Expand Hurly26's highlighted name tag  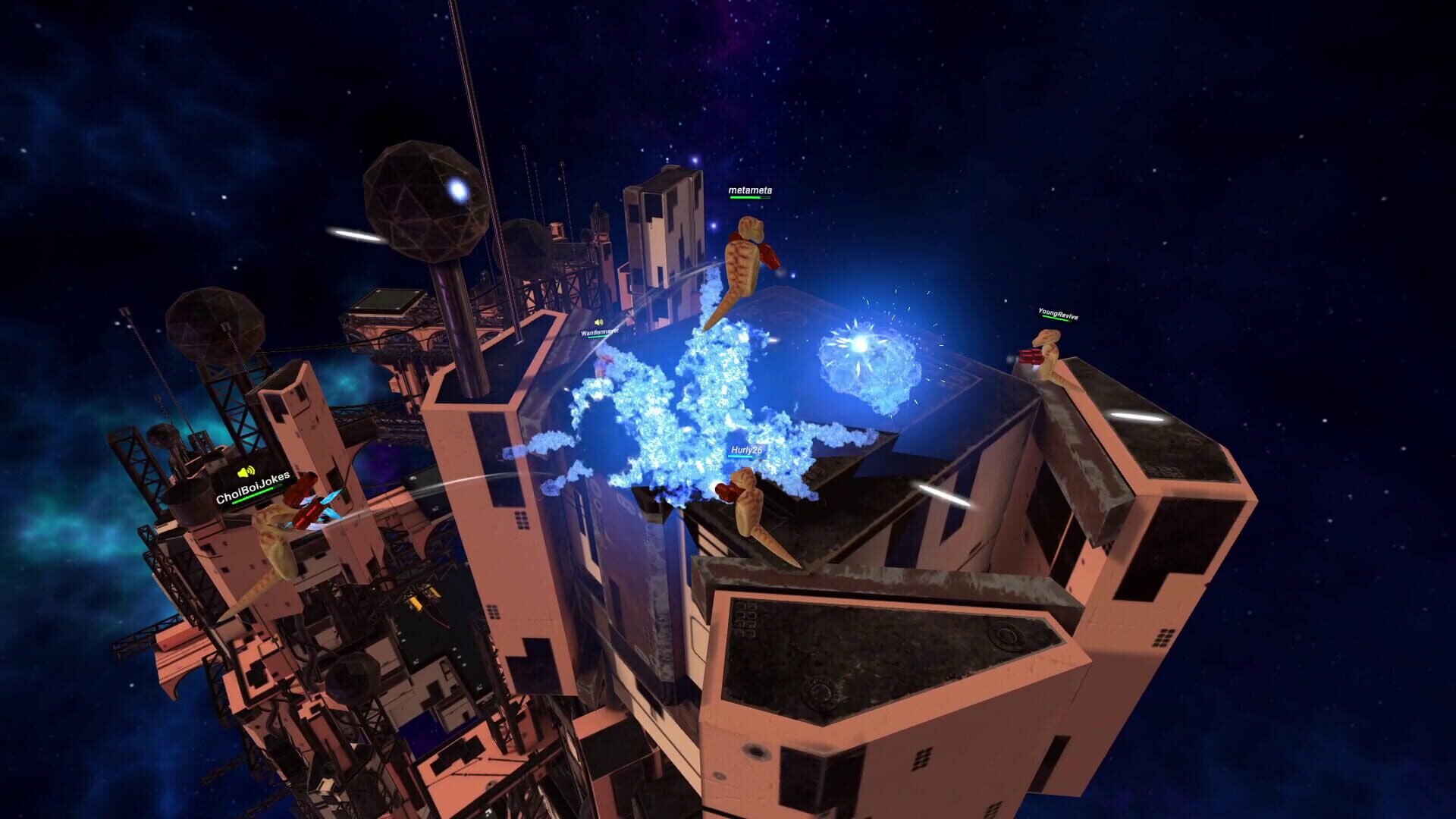(x=746, y=450)
